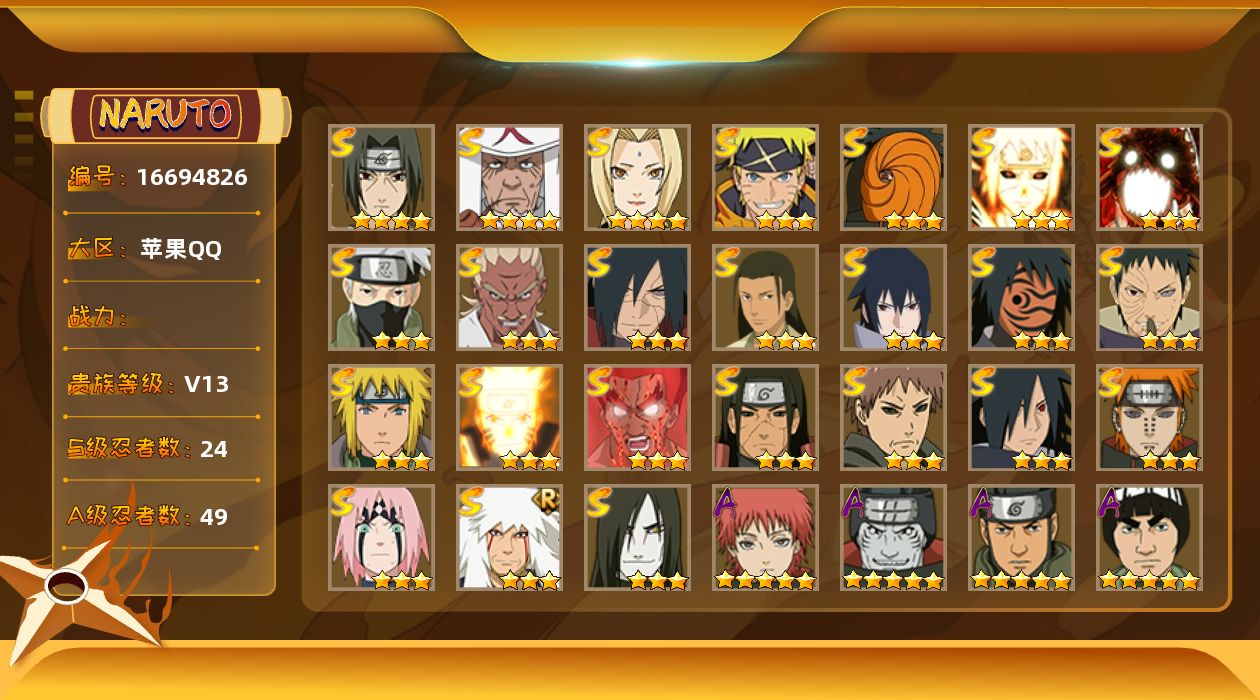Select the Minato portrait
This screenshot has height=700, width=1260.
click(x=381, y=417)
